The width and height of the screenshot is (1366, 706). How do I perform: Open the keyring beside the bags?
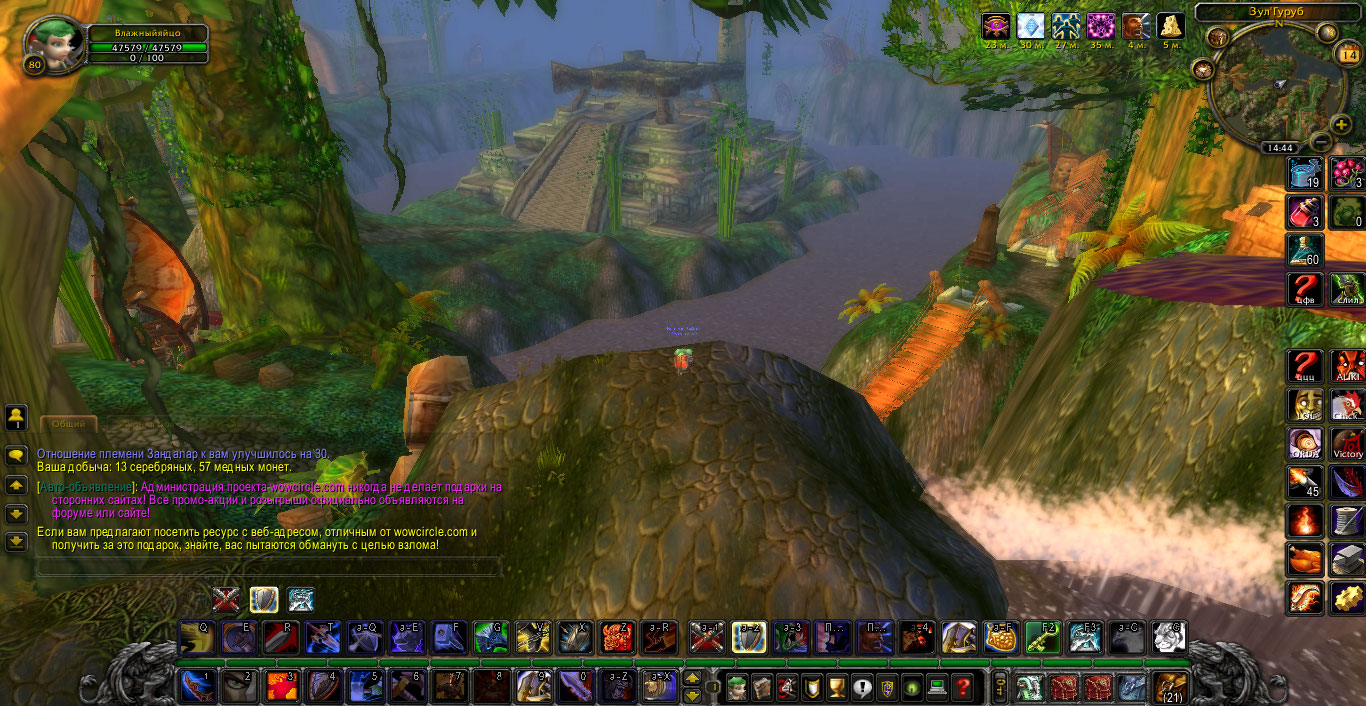[x=998, y=687]
